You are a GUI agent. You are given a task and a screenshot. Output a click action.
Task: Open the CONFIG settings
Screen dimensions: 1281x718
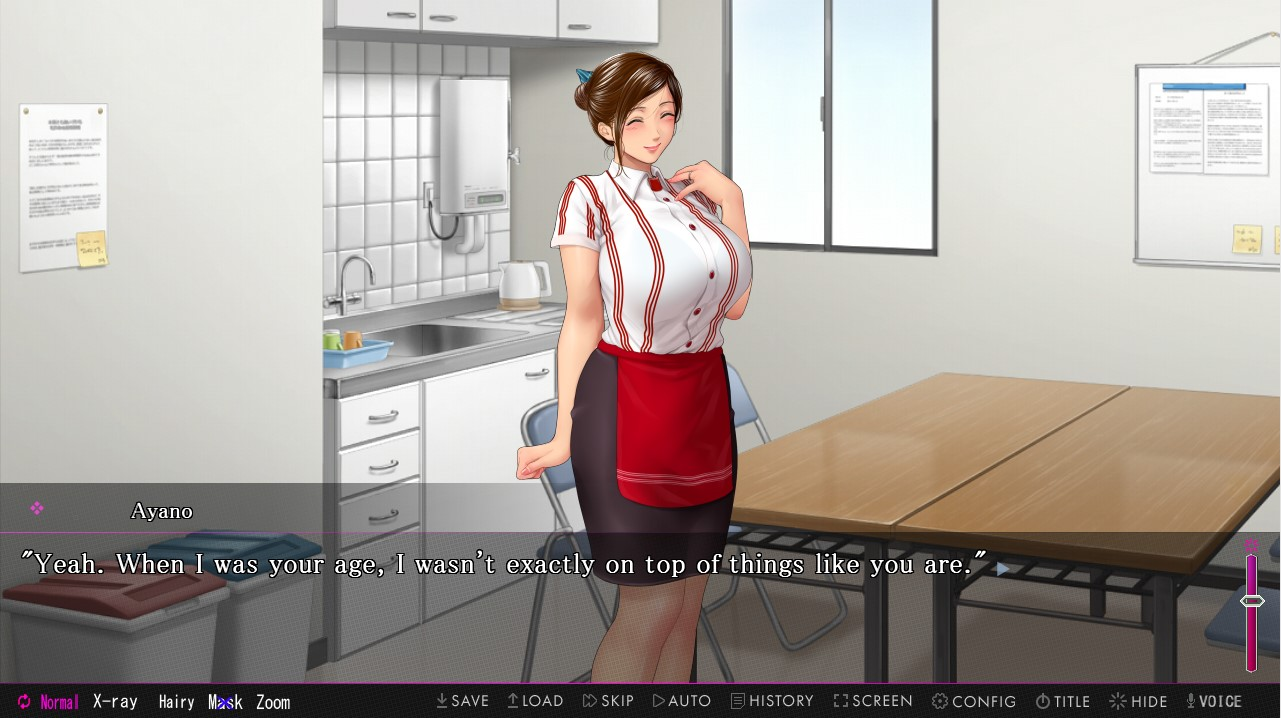point(974,701)
